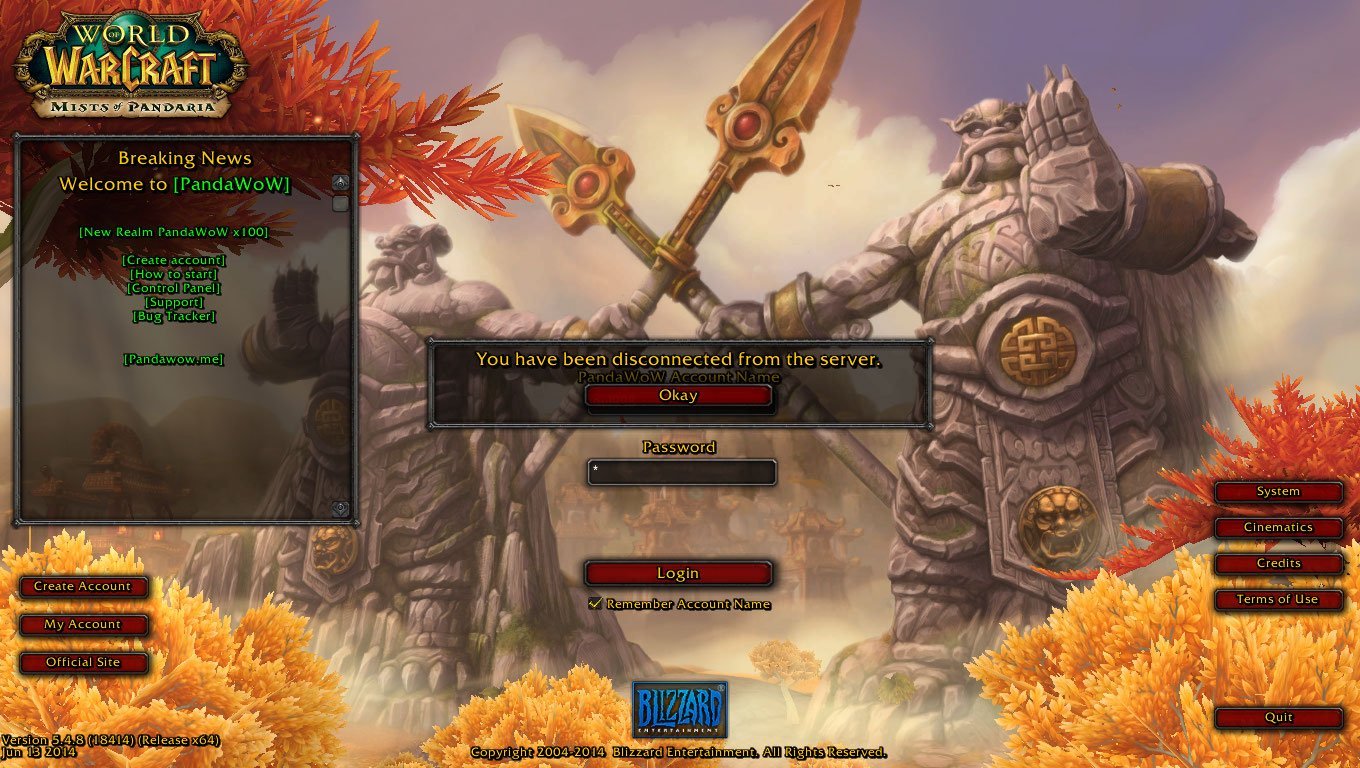Visit the Pandawow.me link
1360x768 pixels.
(x=174, y=359)
